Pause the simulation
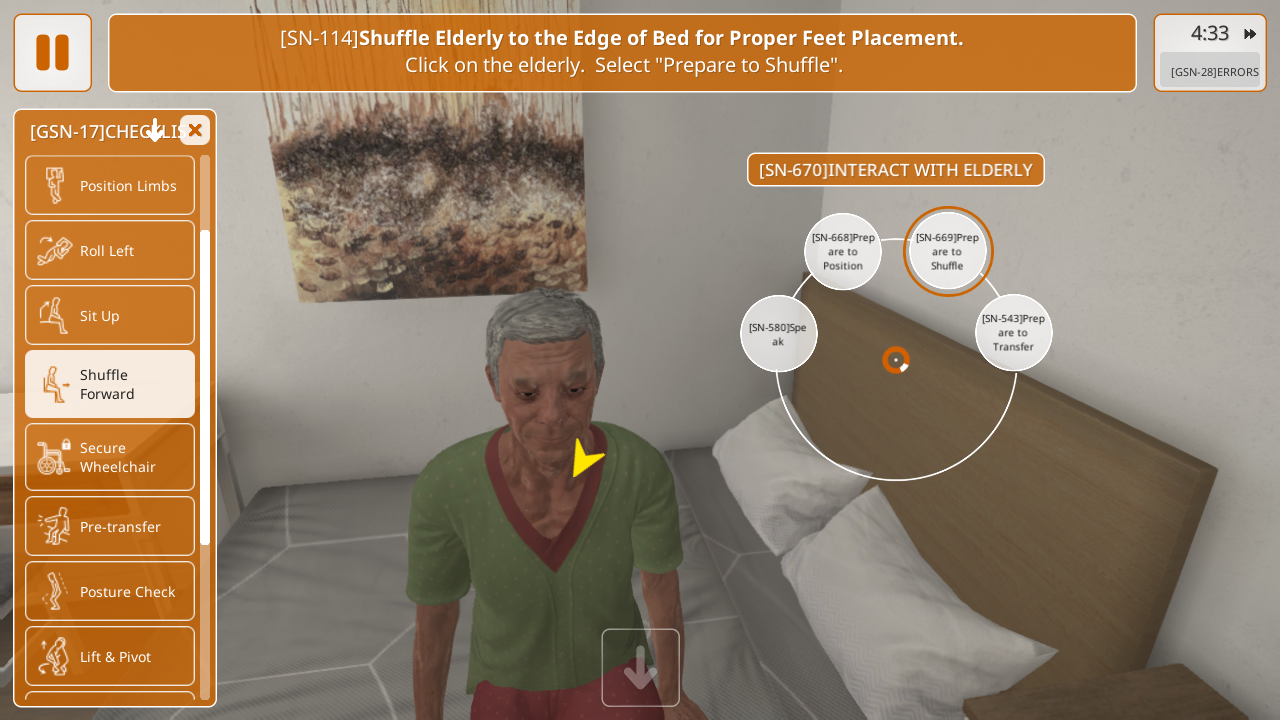1280x720 pixels. point(52,52)
